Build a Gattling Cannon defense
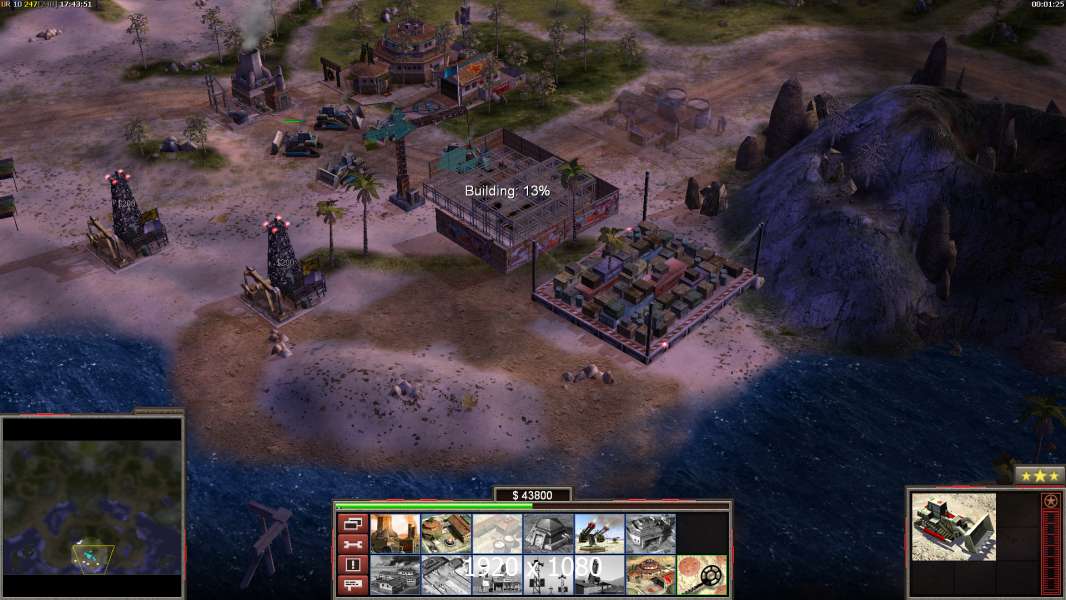 pyautogui.click(x=599, y=534)
